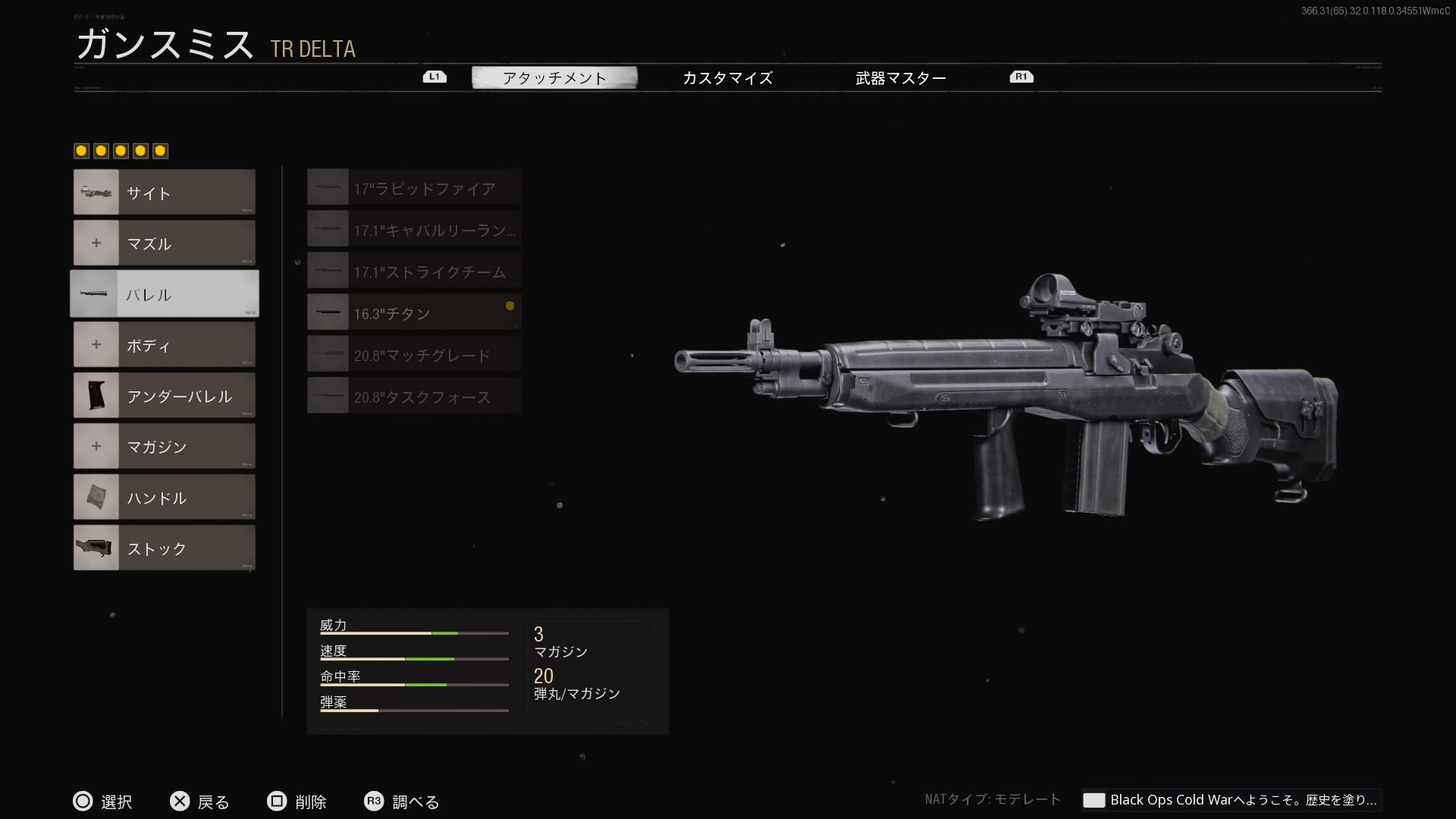
Task: Open the ボディ attachment slot
Action: tap(165, 345)
